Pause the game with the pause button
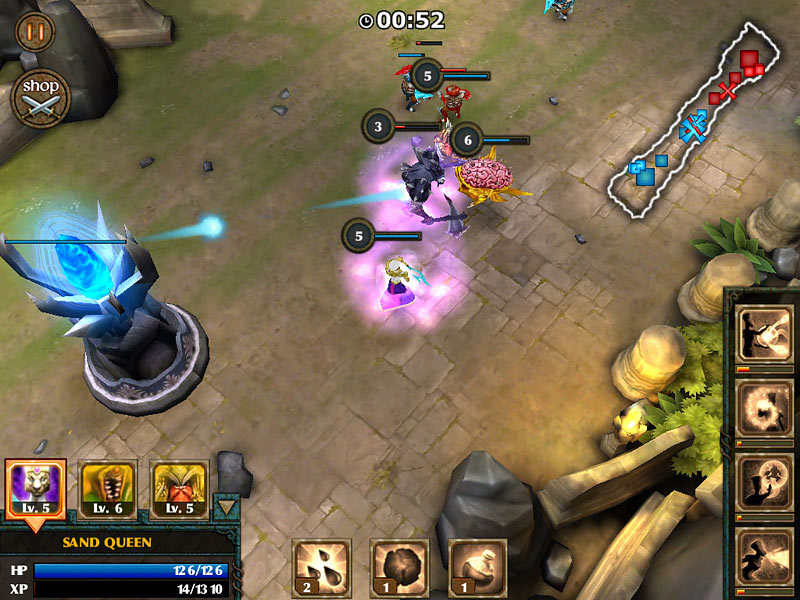The height and width of the screenshot is (600, 800). [35, 31]
